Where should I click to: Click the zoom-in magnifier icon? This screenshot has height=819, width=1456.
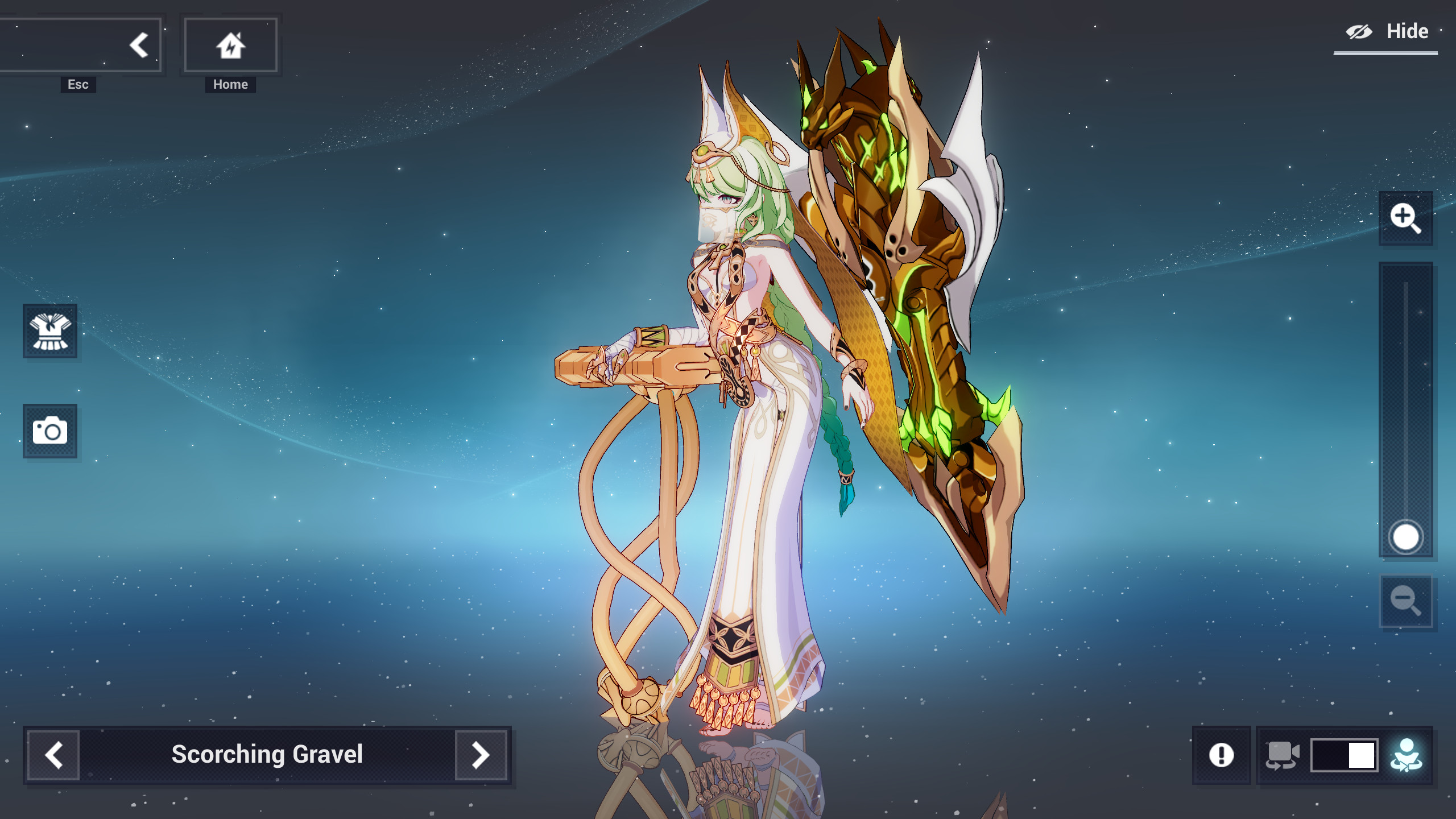point(1406,218)
